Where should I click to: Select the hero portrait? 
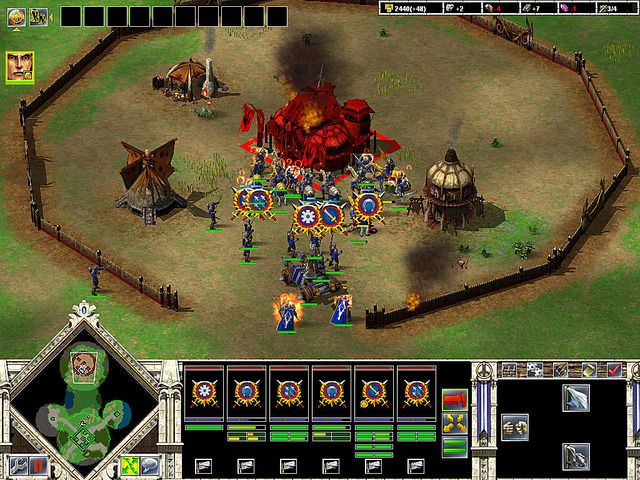(x=19, y=66)
